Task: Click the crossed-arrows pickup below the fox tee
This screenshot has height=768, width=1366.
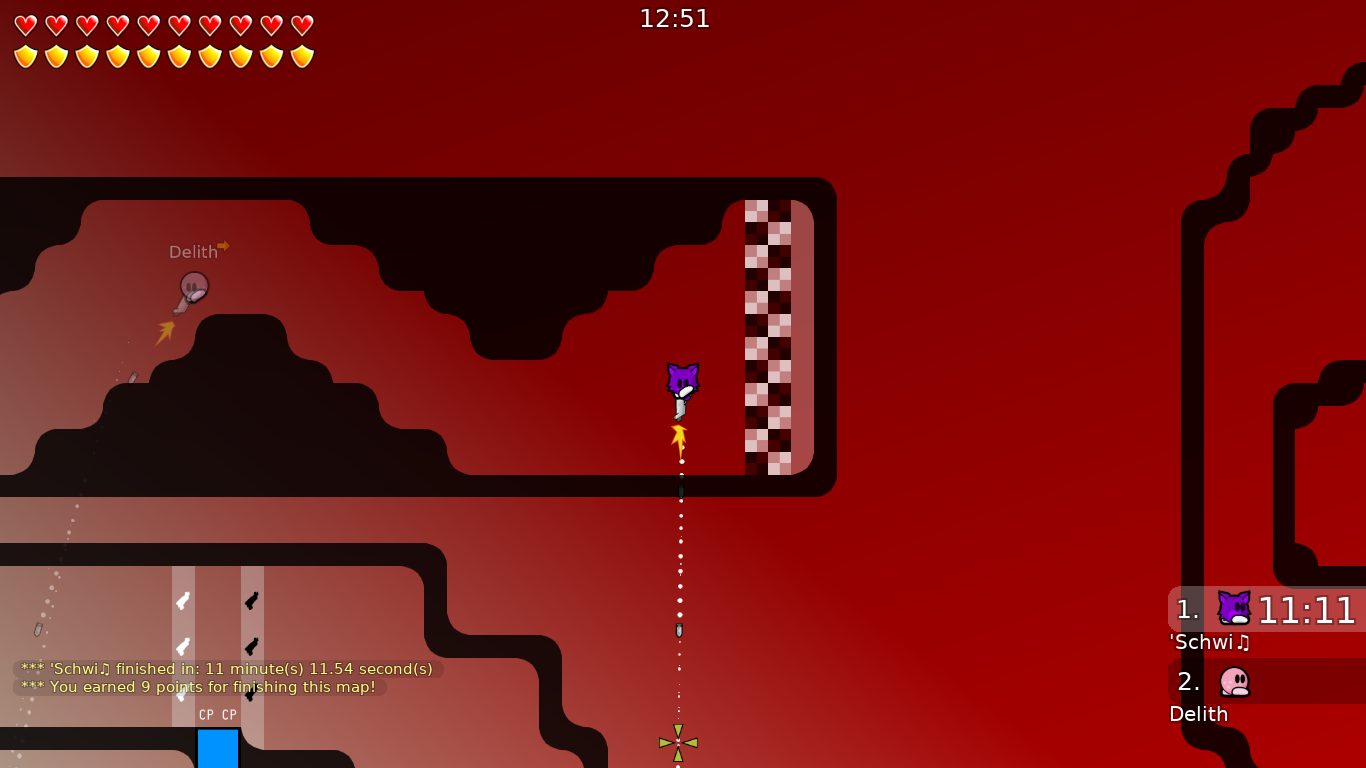Action: pos(678,740)
